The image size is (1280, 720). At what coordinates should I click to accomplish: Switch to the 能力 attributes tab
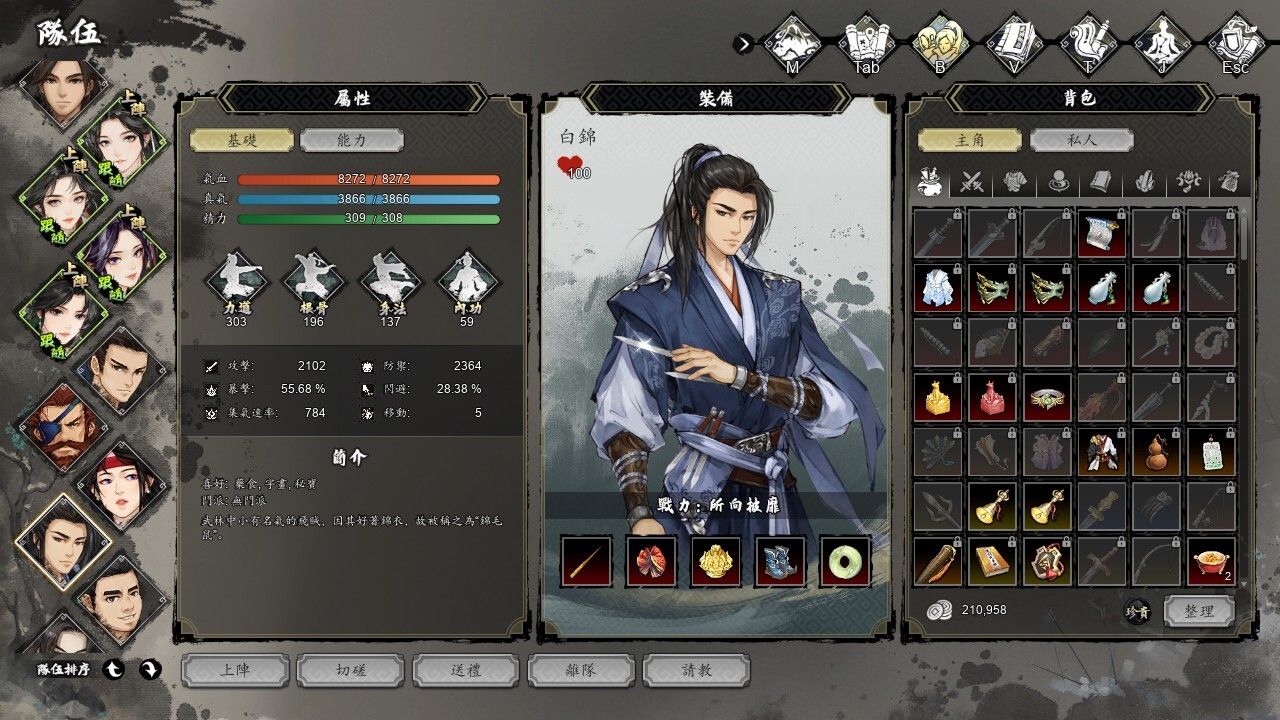tap(351, 141)
